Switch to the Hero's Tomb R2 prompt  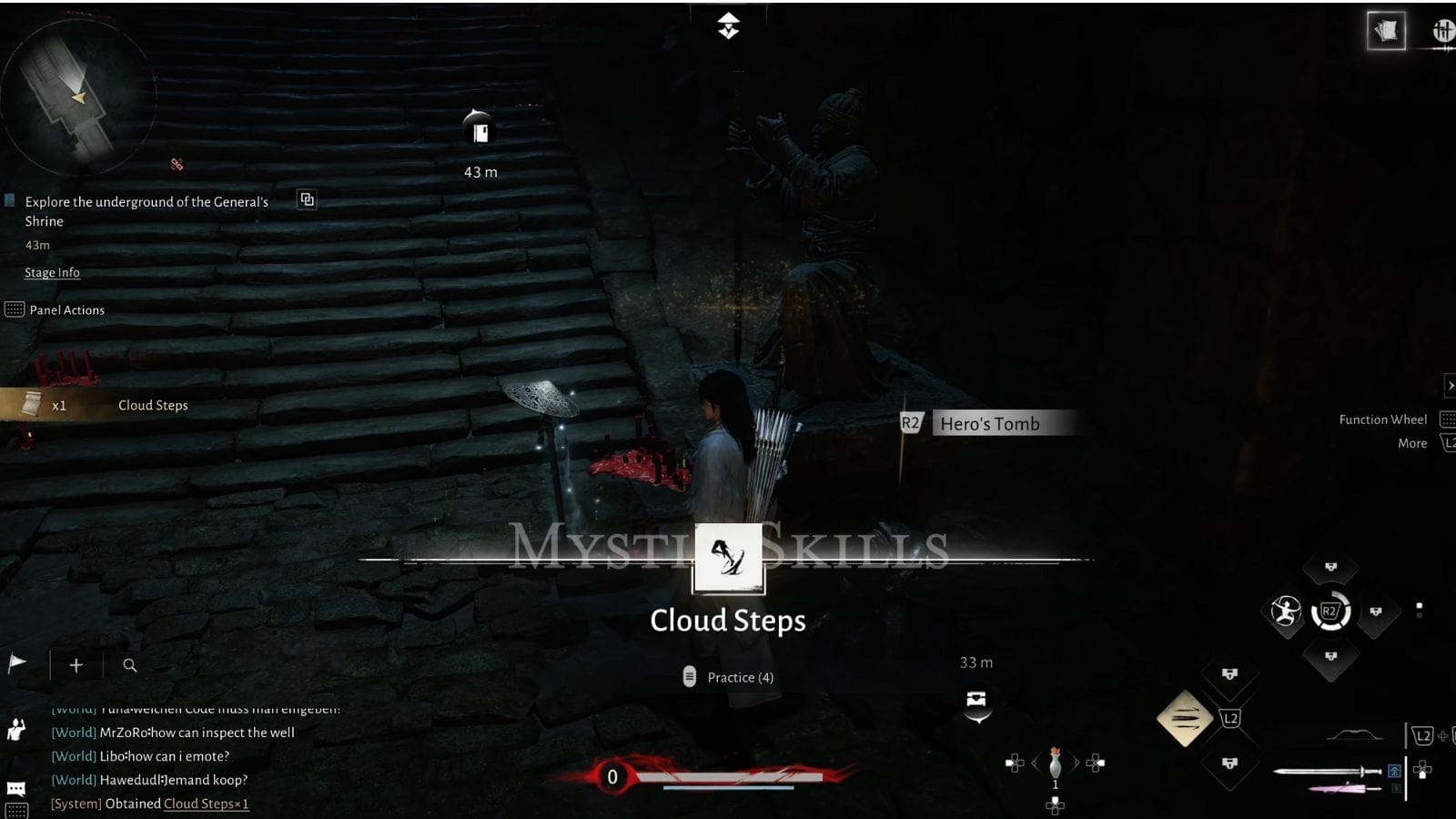point(911,422)
